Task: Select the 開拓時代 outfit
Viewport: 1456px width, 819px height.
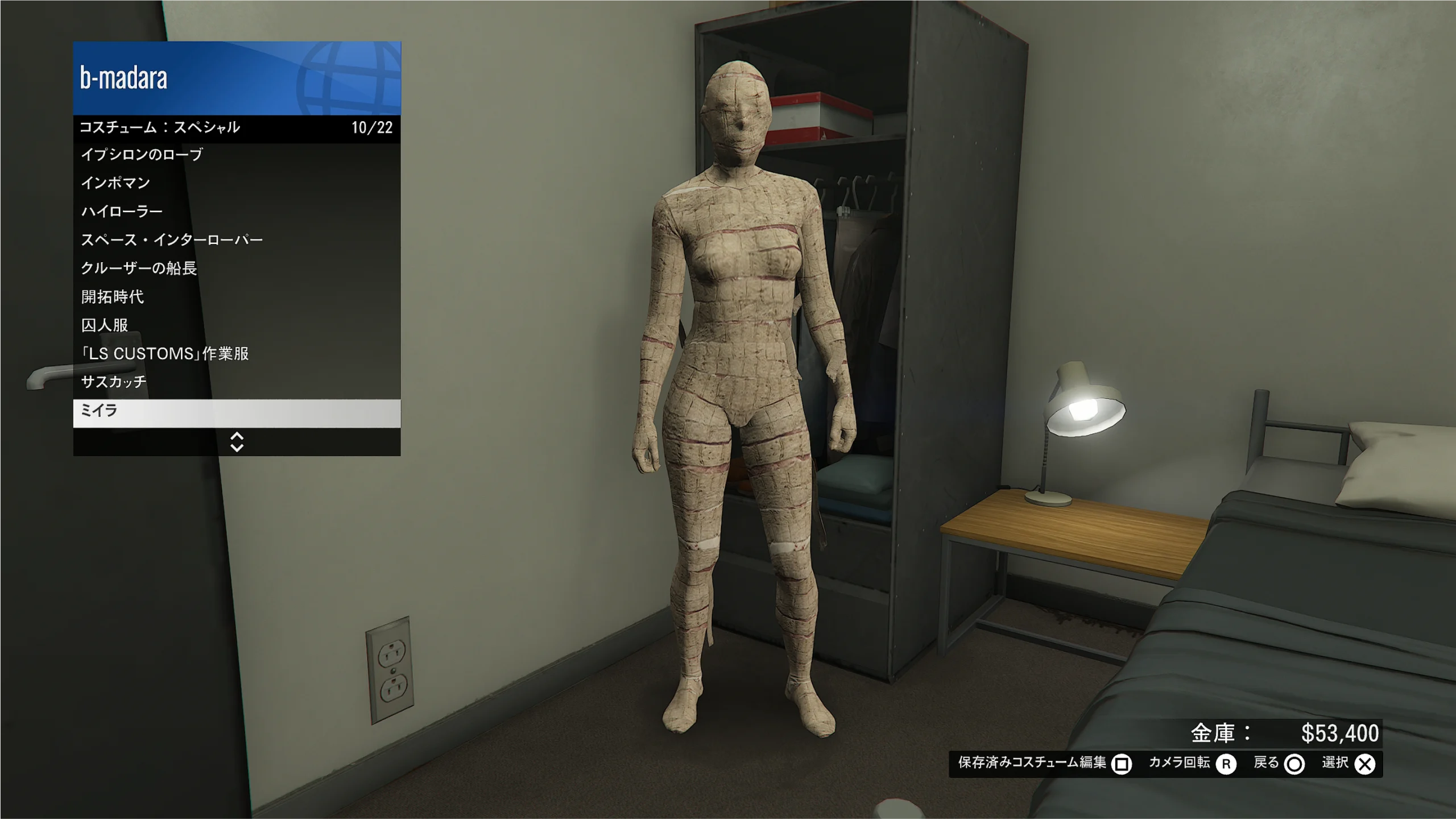Action: tap(237, 297)
